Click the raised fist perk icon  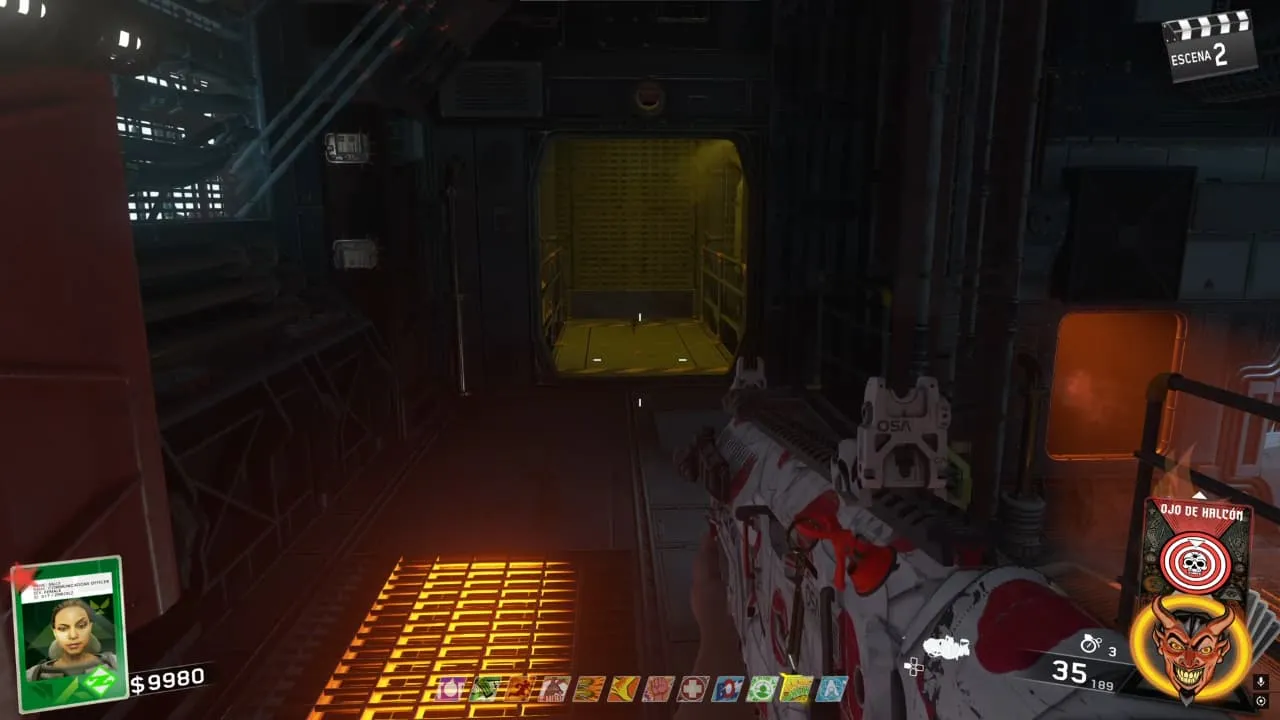[657, 689]
